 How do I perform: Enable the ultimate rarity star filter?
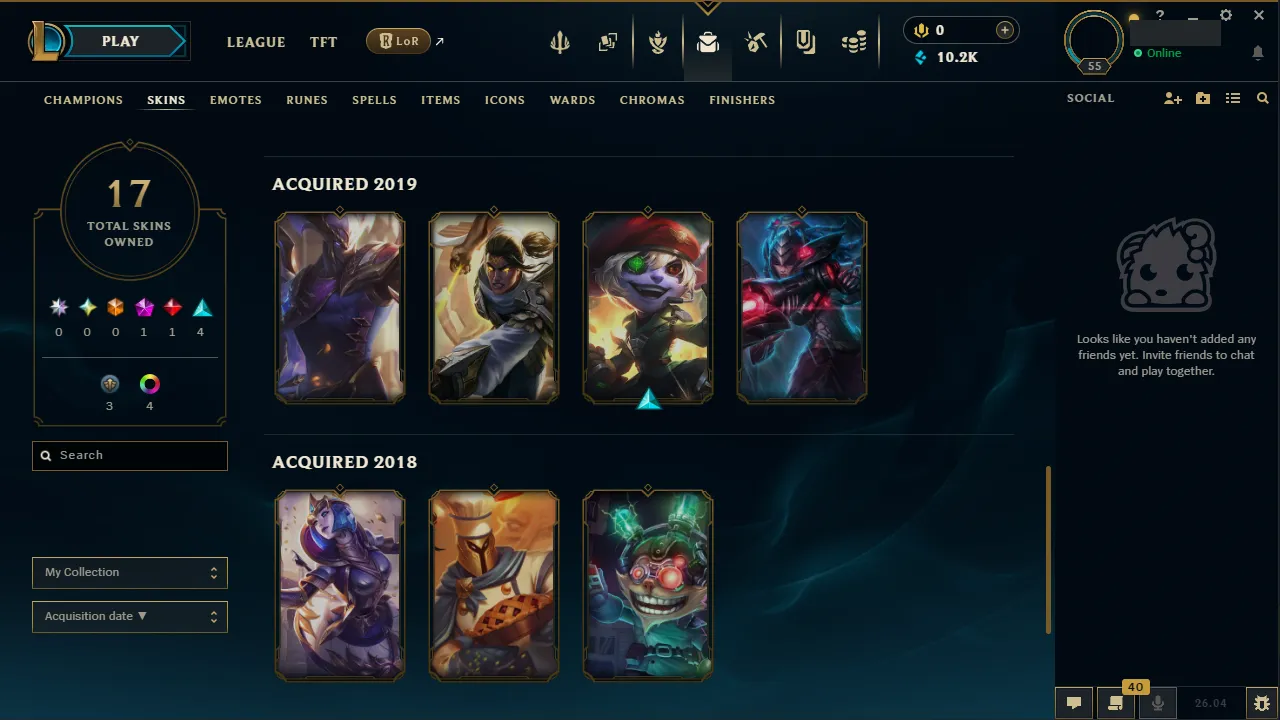tap(58, 307)
